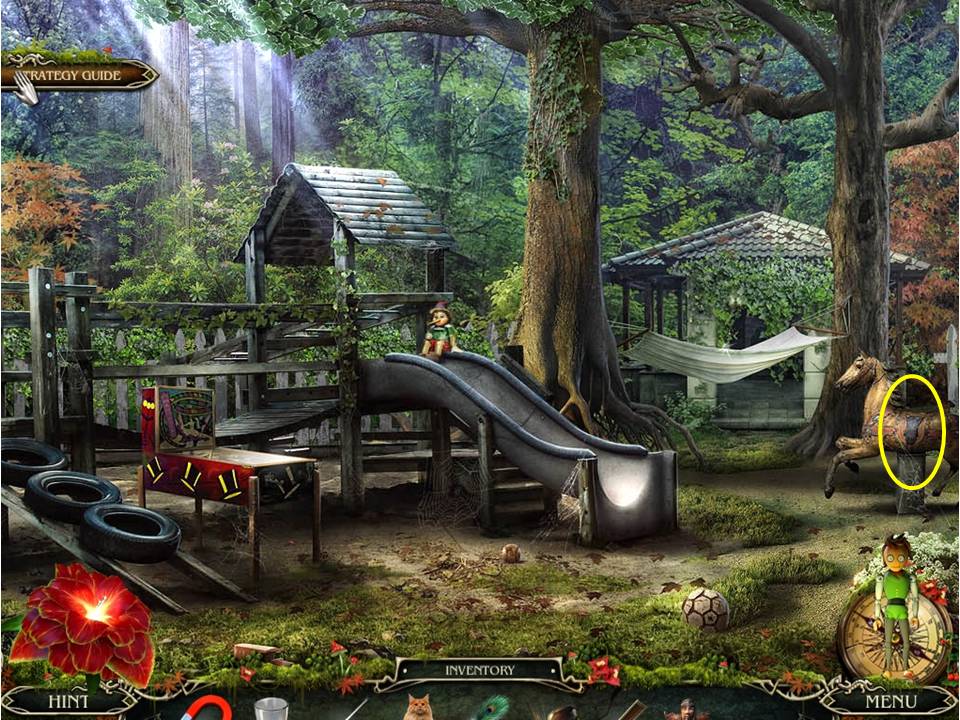Select the horseshoe magnet in inventory
This screenshot has height=720, width=960.
click(208, 708)
